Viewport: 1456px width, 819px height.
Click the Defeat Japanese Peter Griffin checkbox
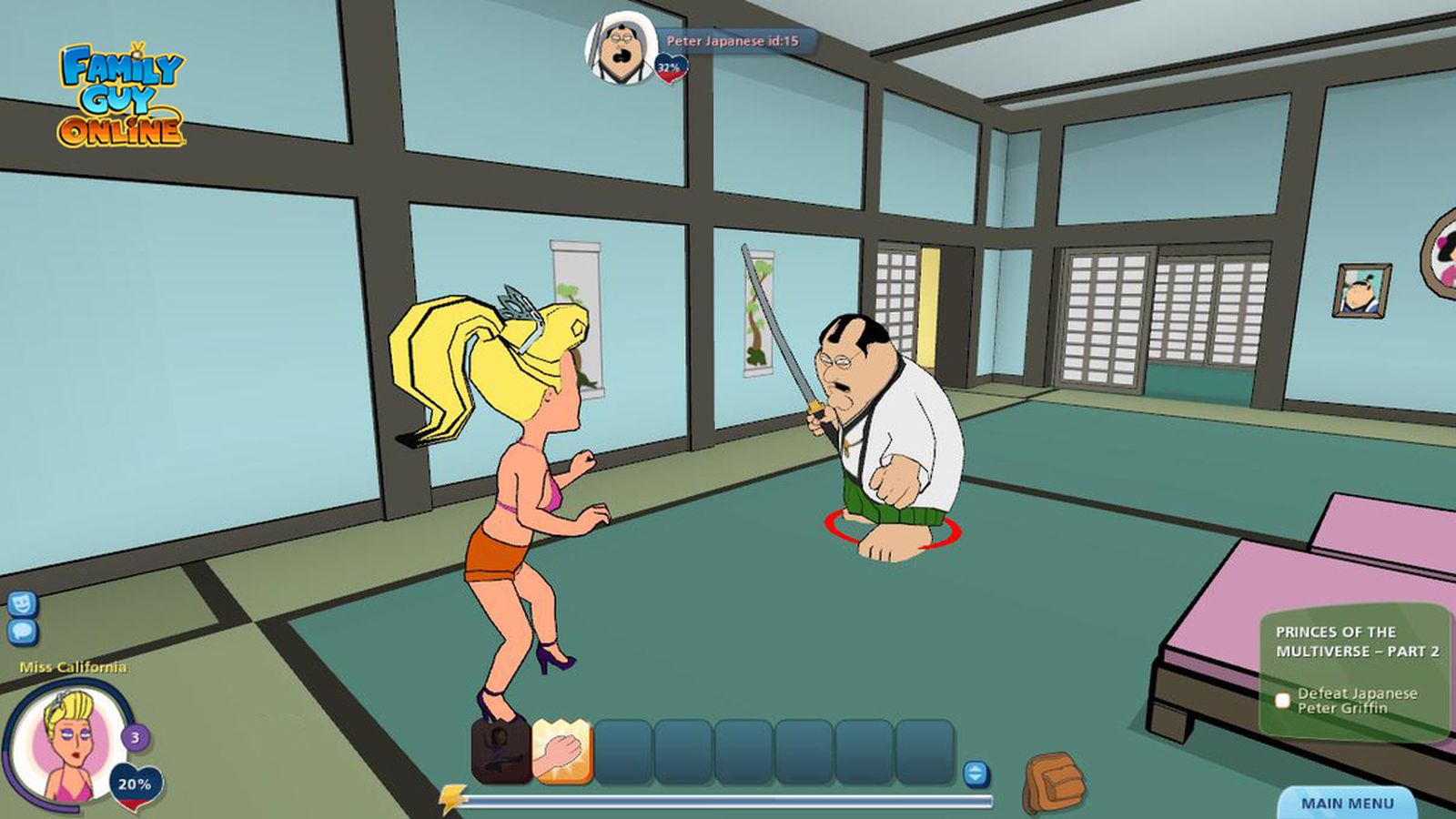click(x=1283, y=700)
